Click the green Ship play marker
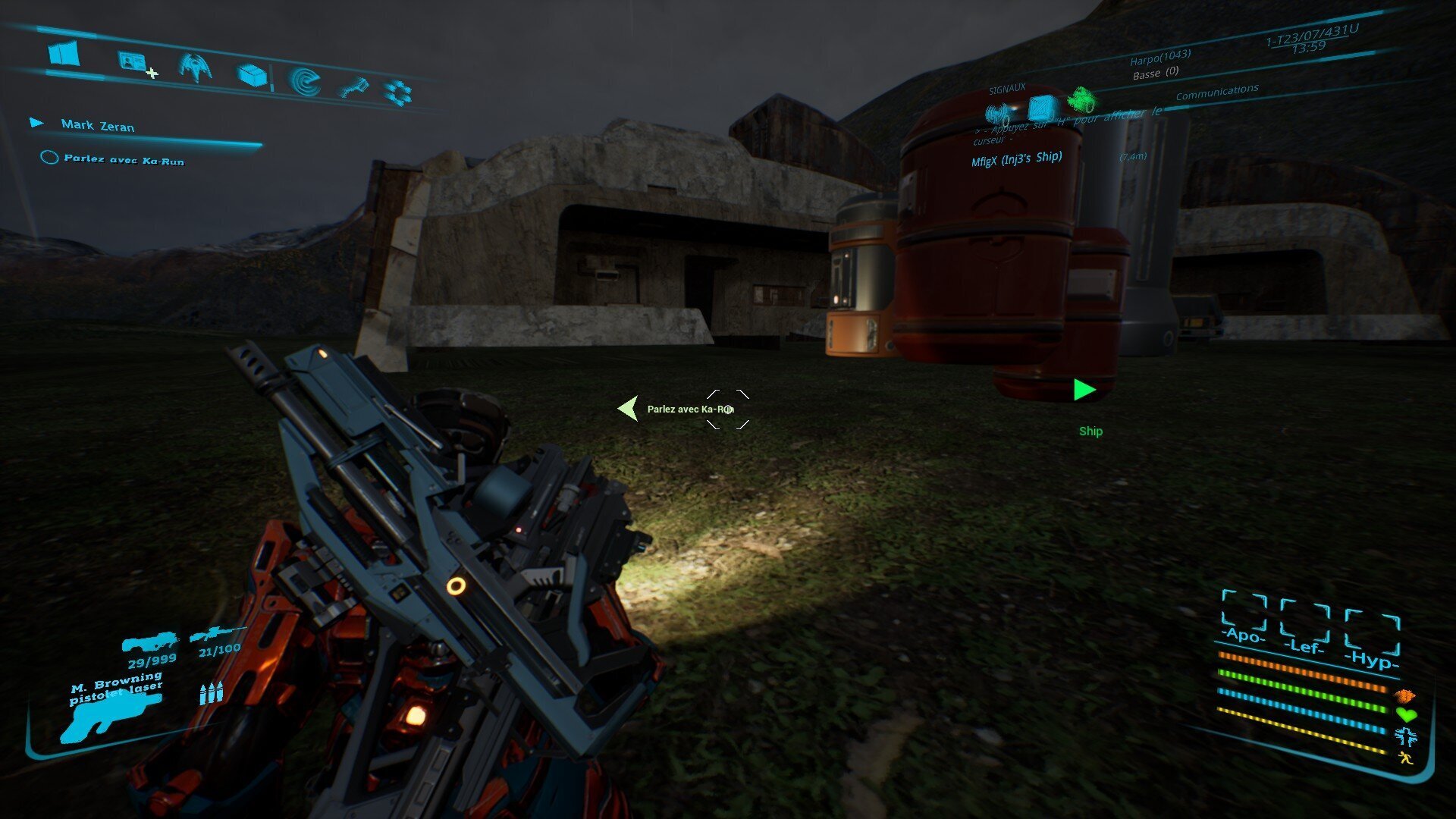The image size is (1456, 819). (x=1084, y=390)
